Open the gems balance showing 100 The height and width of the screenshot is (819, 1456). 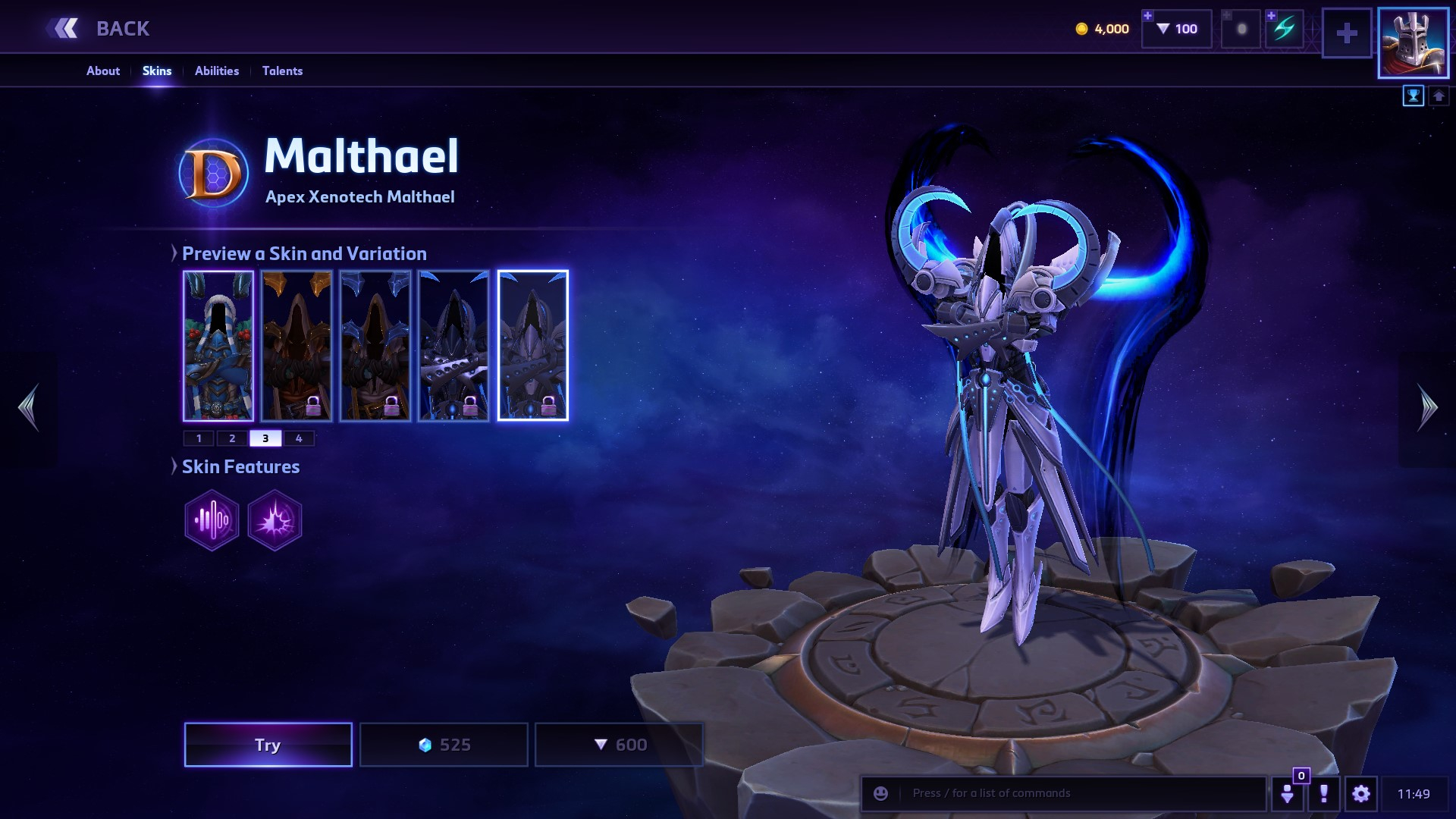pyautogui.click(x=1177, y=29)
